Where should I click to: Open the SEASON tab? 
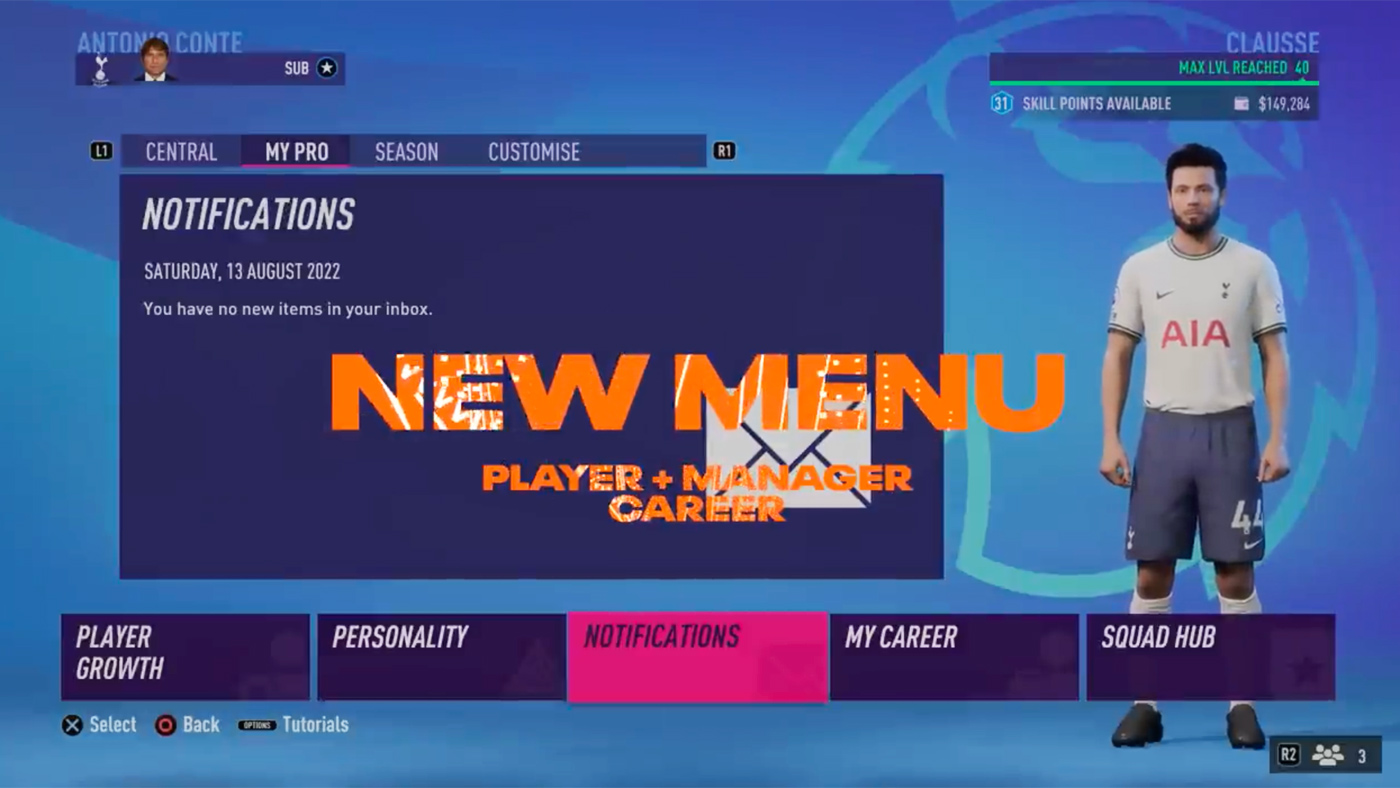tap(406, 151)
